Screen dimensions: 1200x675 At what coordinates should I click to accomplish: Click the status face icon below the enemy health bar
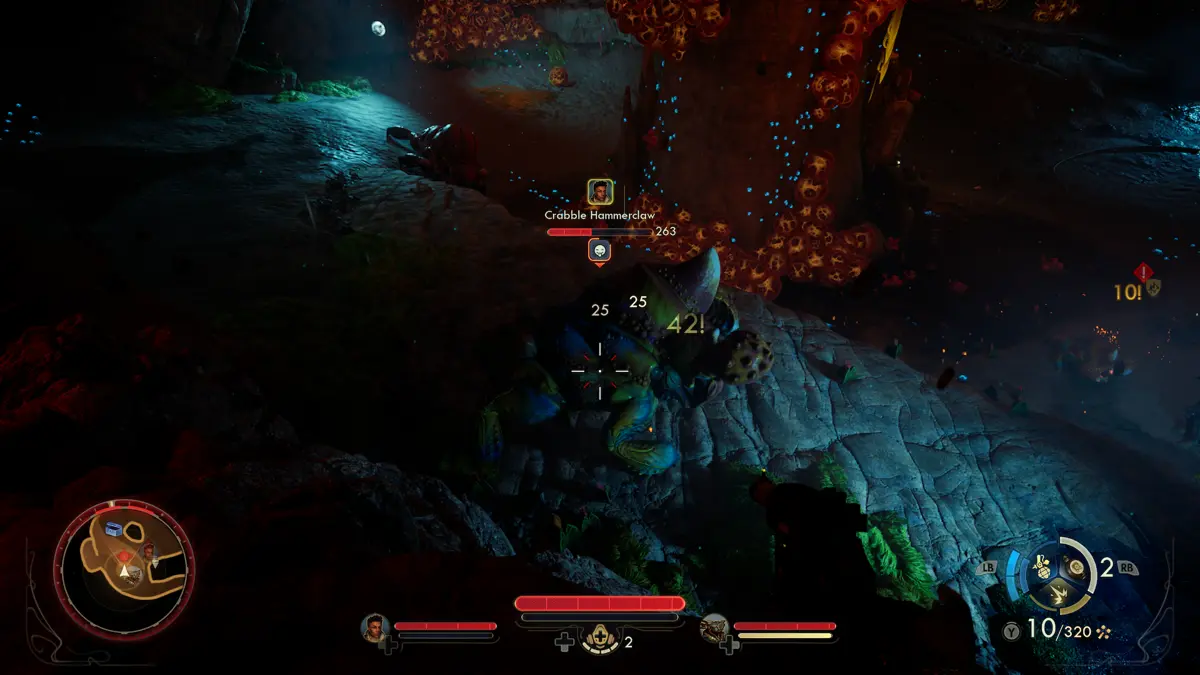tap(599, 250)
